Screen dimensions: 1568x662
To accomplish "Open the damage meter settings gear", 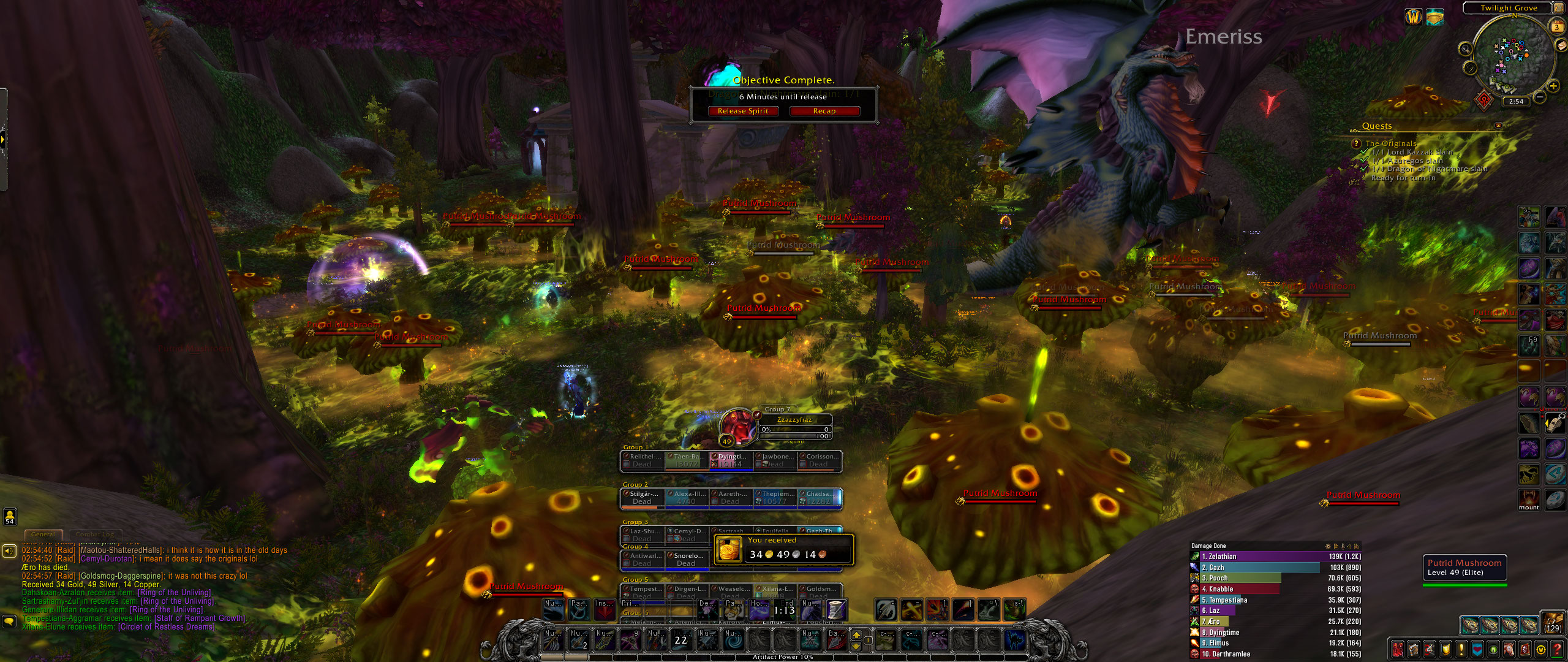I will (x=1327, y=546).
